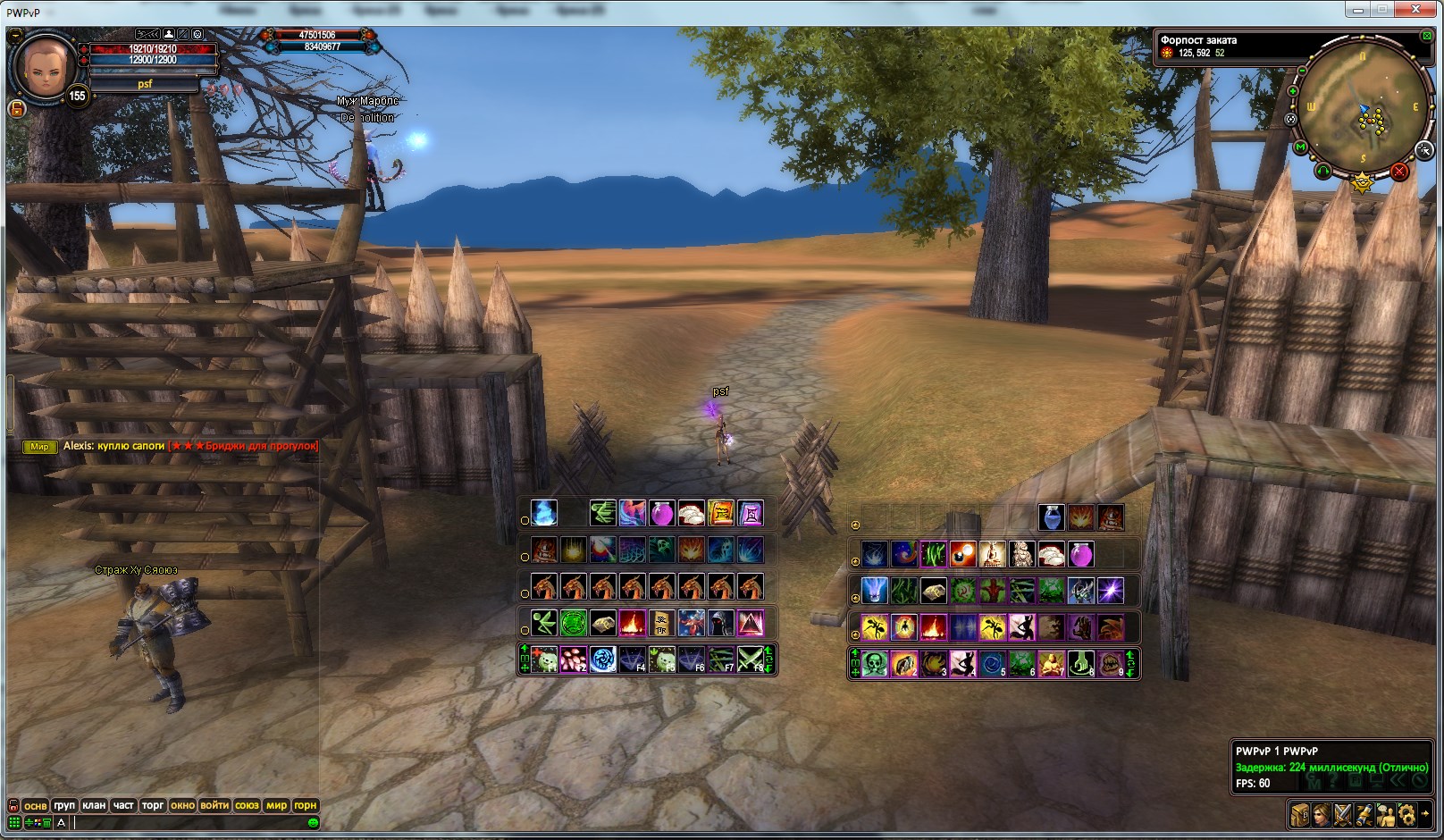This screenshot has height=840, width=1444.
Task: Select the blue vase potion in the right hotbar
Action: [1052, 517]
